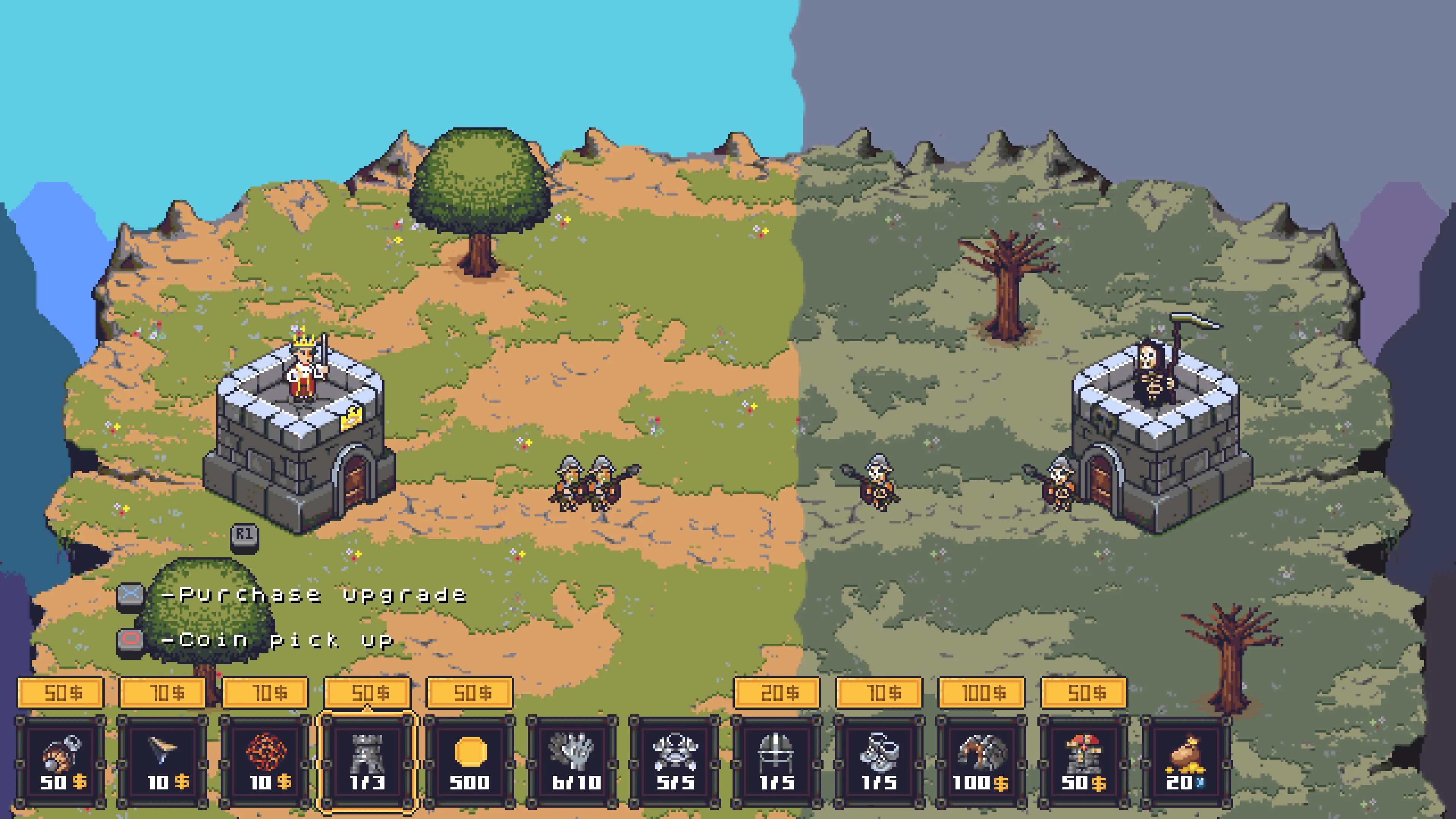Click the tower defender upgrade costing 50 dollars
This screenshot has height=819, width=1456.
tap(1085, 763)
